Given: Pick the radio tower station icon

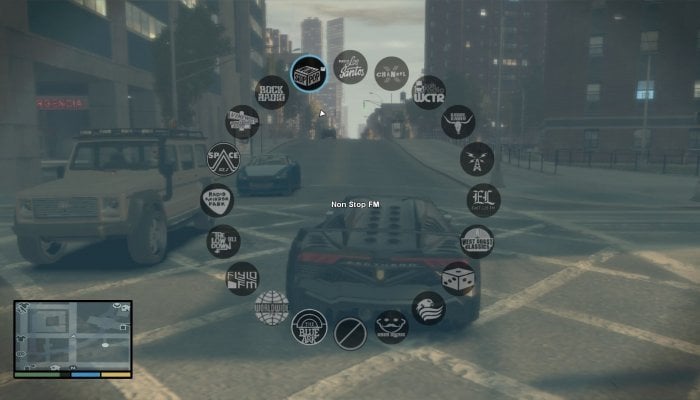Looking at the screenshot, I should (476, 158).
